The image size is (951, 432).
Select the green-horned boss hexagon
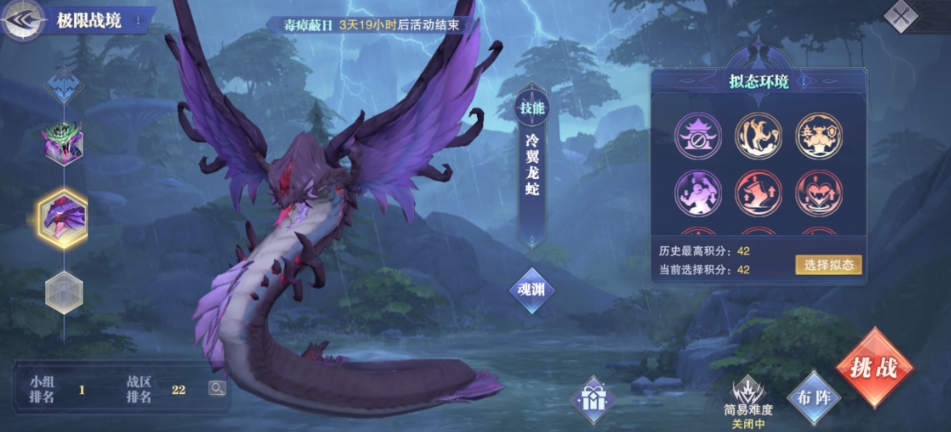pos(62,143)
